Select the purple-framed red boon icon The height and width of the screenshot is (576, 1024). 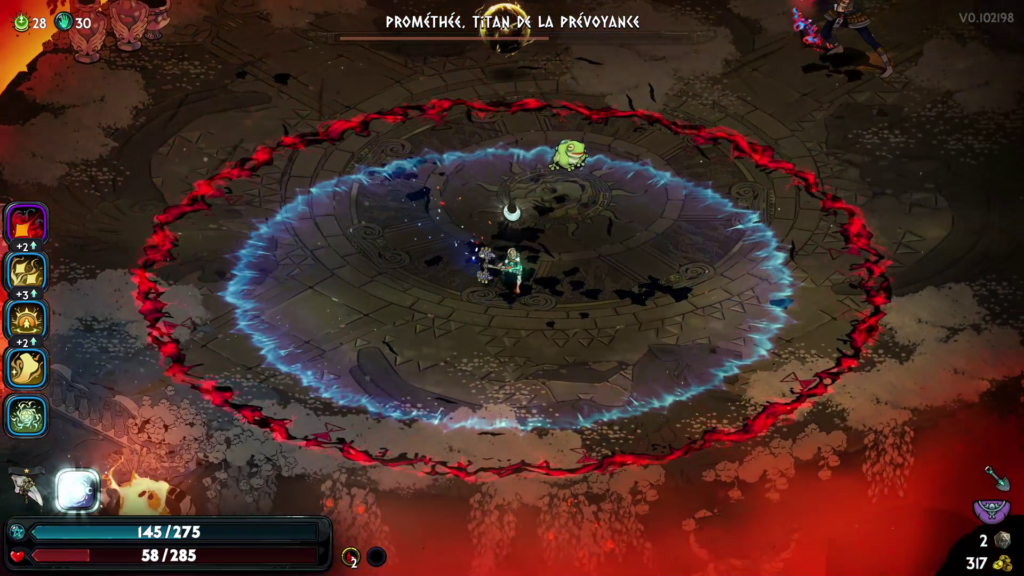pyautogui.click(x=27, y=223)
